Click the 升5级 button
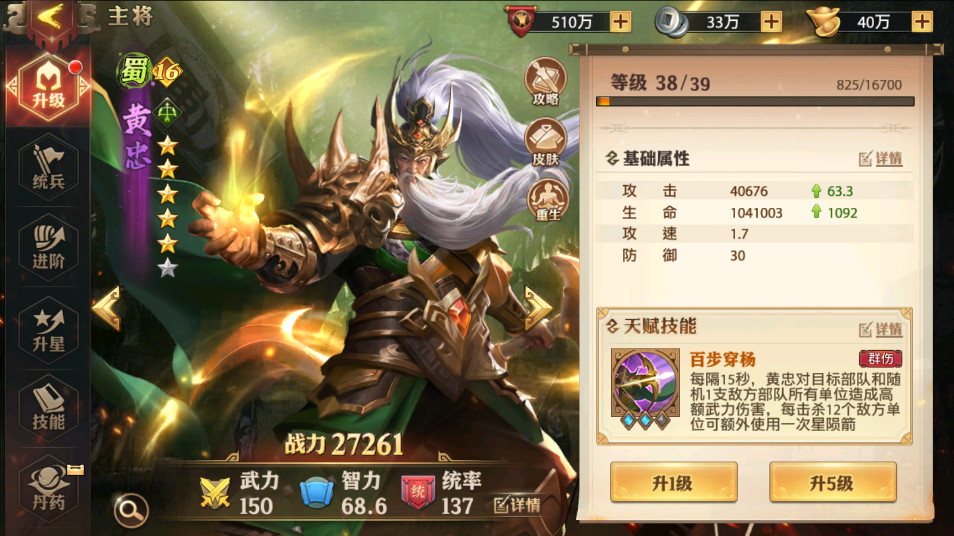This screenshot has height=536, width=954. 832,483
